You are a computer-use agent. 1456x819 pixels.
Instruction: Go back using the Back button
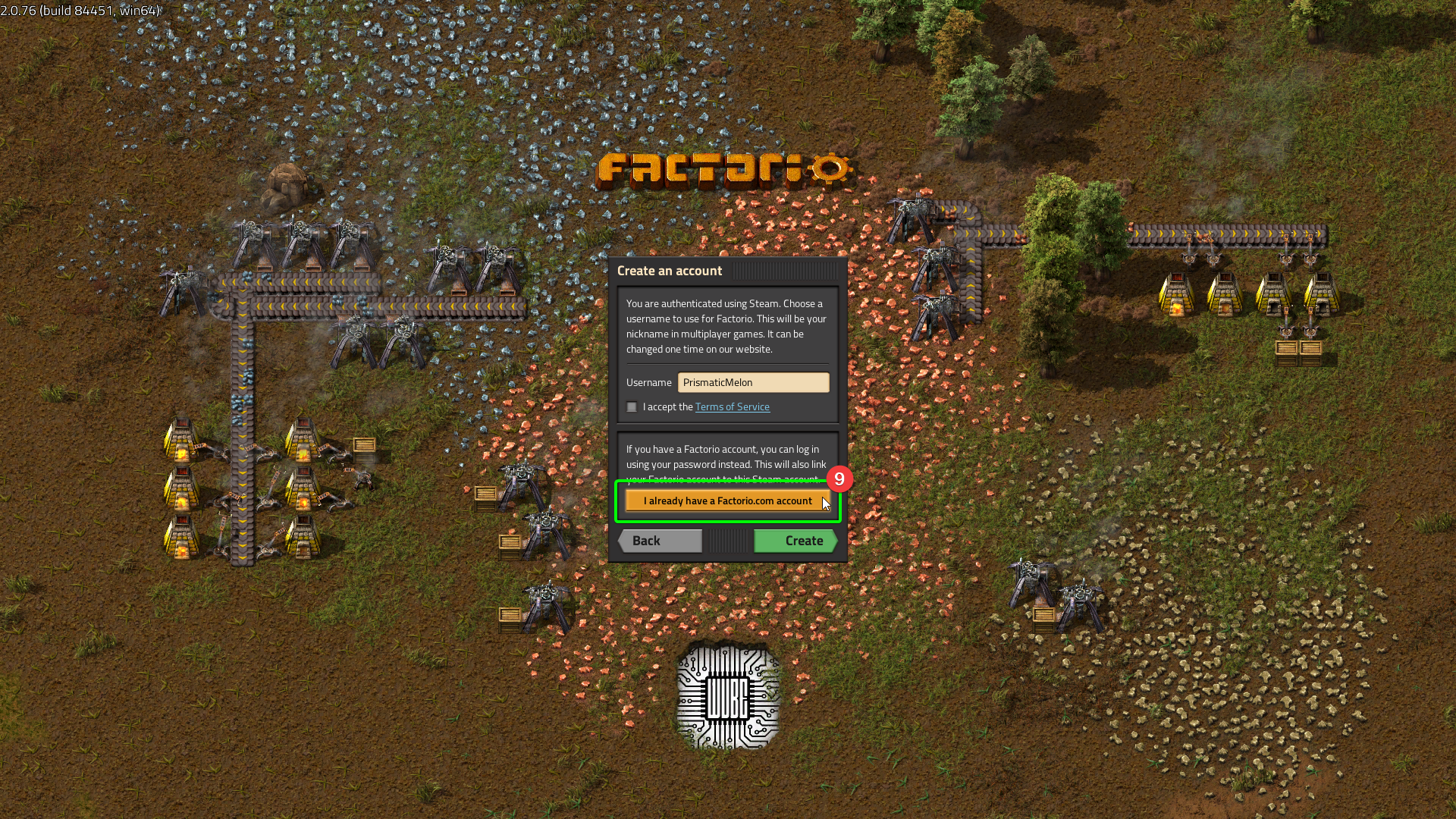pos(658,541)
